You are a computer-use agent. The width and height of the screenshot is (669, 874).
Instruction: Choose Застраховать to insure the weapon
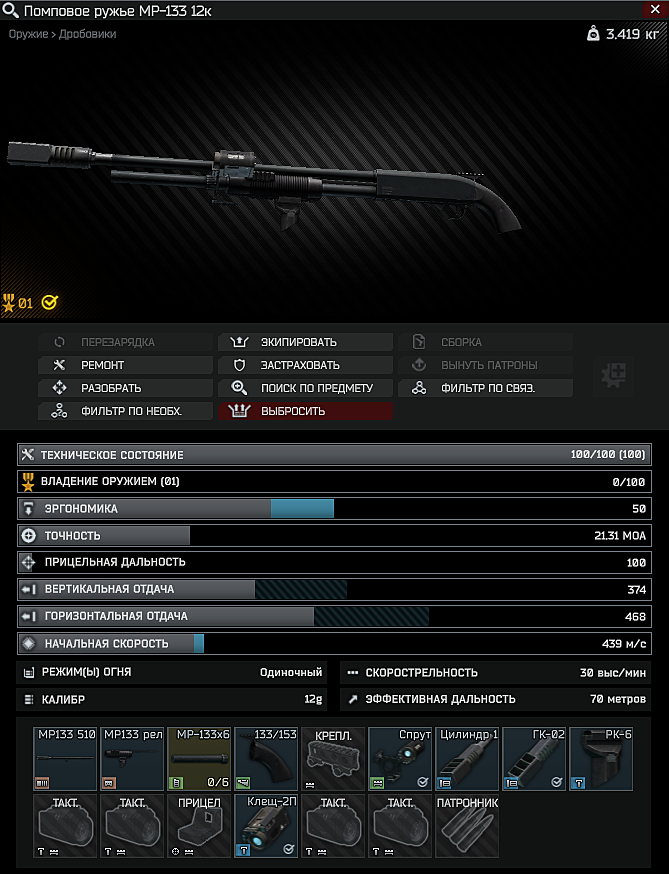(305, 365)
